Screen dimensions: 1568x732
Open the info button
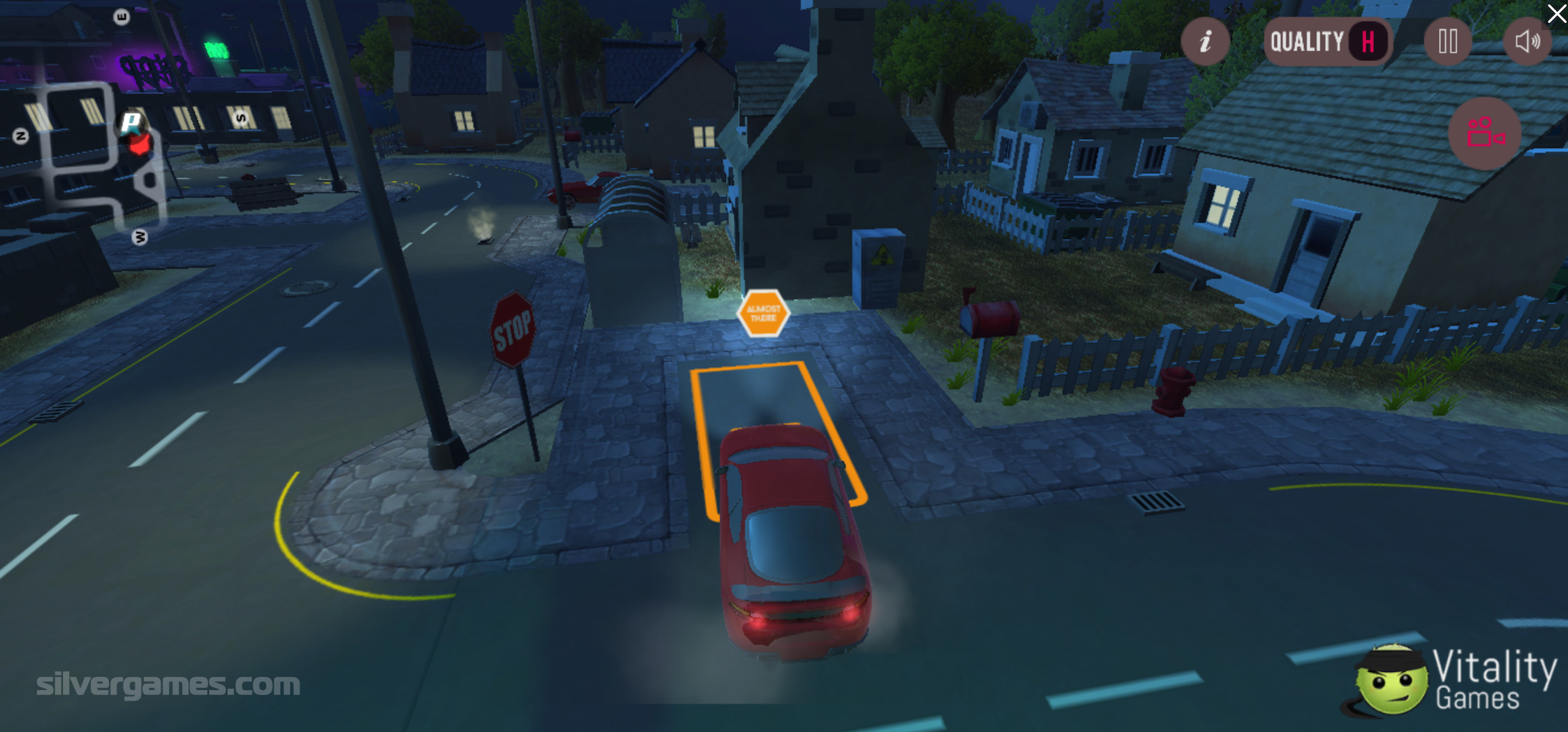1205,42
